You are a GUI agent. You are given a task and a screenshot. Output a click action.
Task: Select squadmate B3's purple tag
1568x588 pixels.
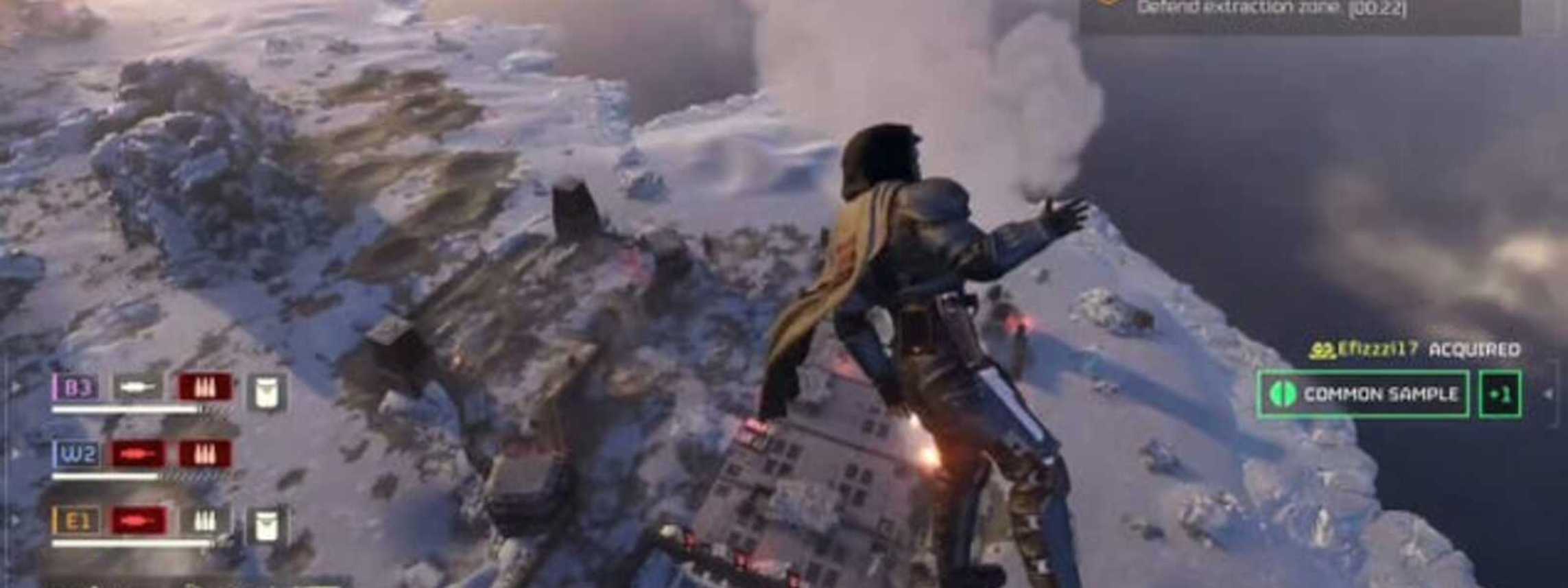click(78, 388)
